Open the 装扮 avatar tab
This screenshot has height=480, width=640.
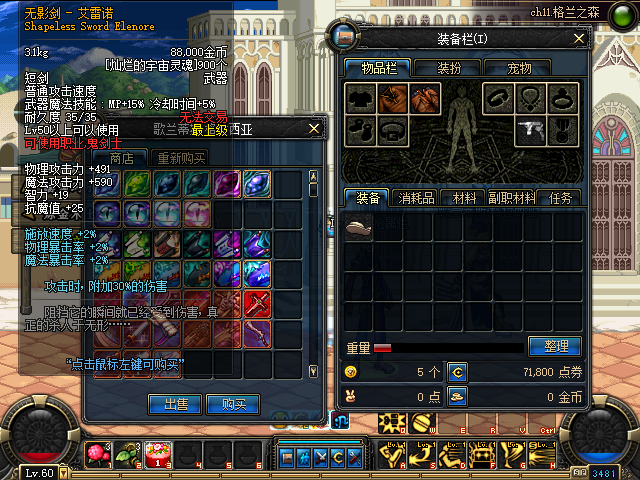click(449, 68)
